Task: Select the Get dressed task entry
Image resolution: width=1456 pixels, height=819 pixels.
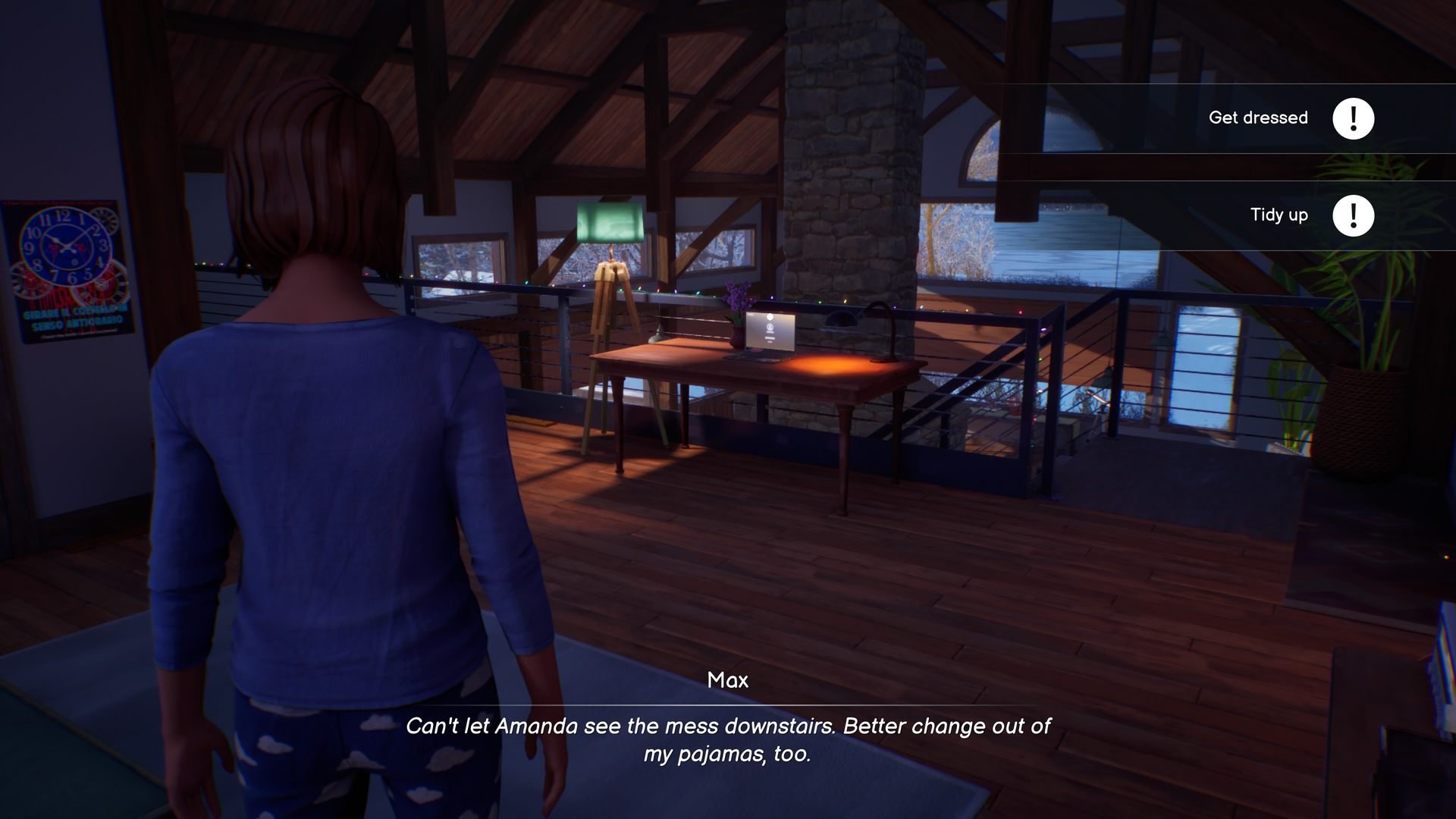Action: 1259,118
